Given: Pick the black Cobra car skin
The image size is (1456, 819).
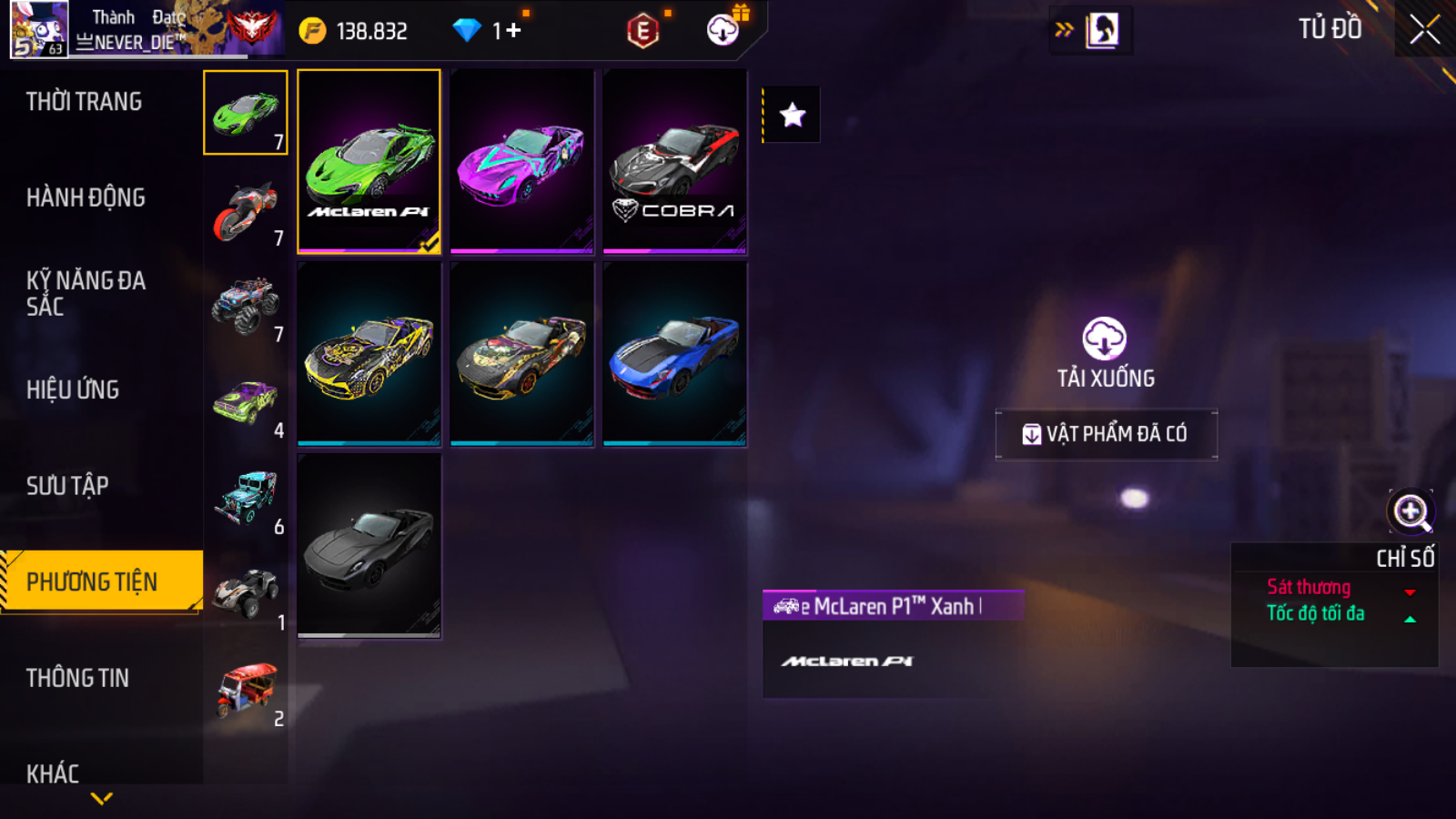Looking at the screenshot, I should [x=674, y=161].
